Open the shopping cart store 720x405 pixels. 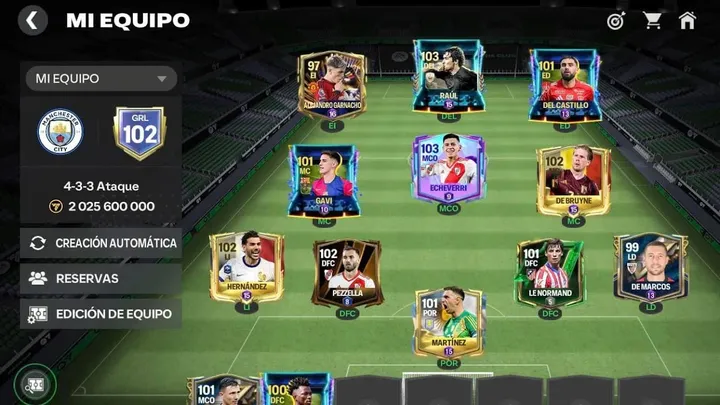pyautogui.click(x=652, y=20)
